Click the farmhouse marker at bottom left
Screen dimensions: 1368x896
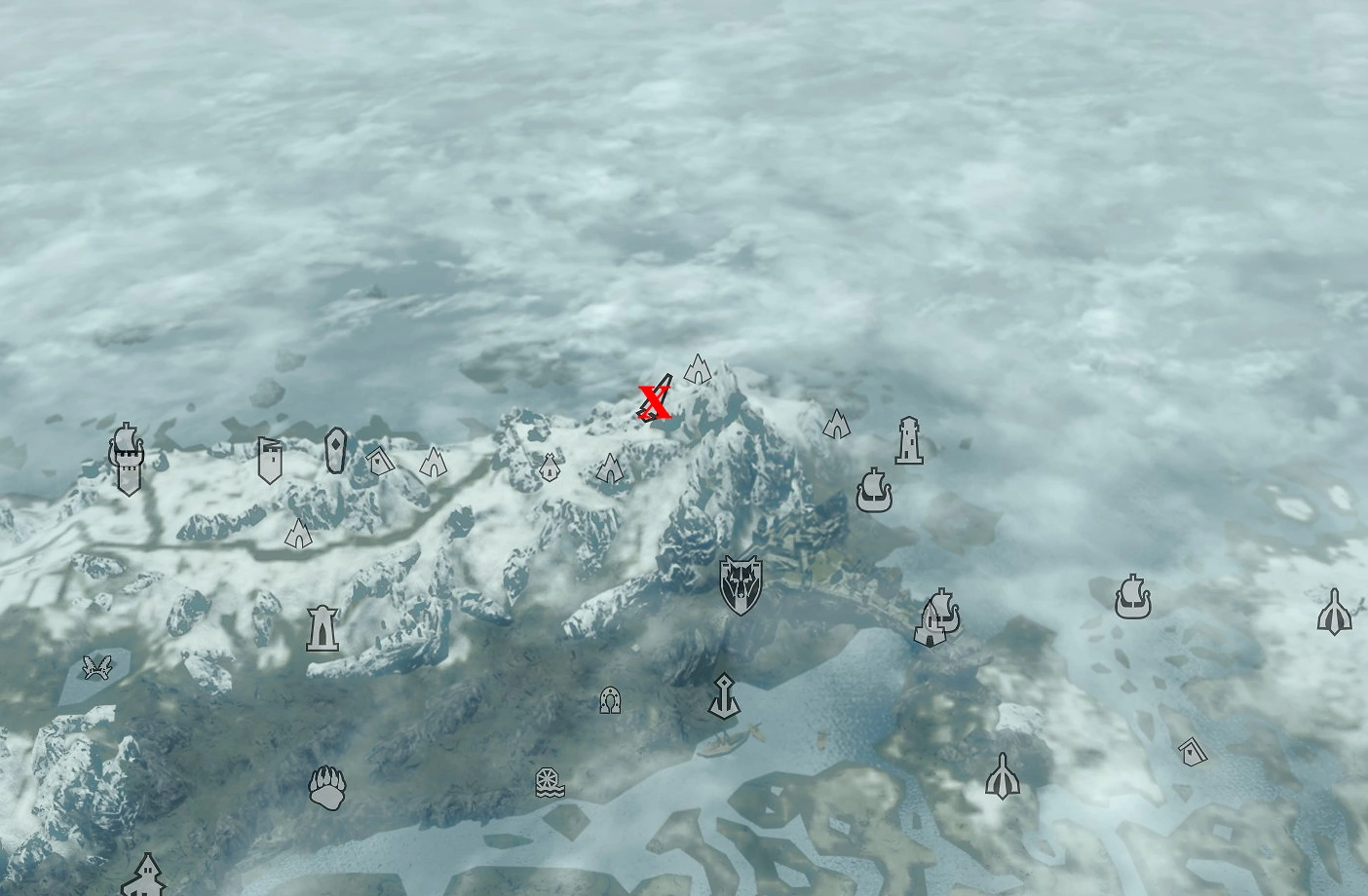click(x=147, y=879)
